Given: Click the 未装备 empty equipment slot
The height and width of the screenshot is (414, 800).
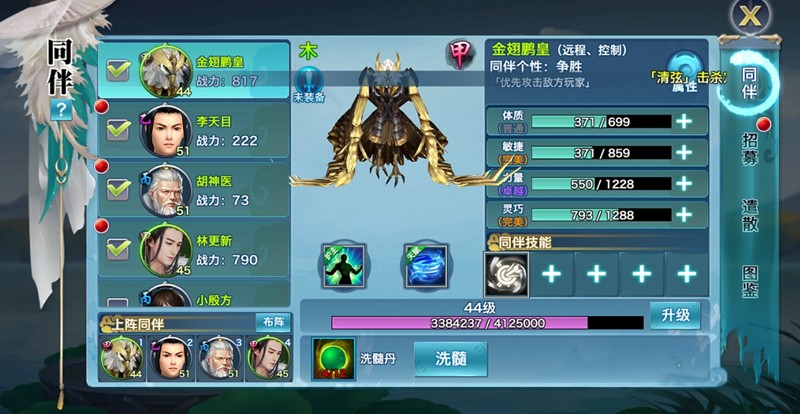Looking at the screenshot, I should (x=309, y=81).
